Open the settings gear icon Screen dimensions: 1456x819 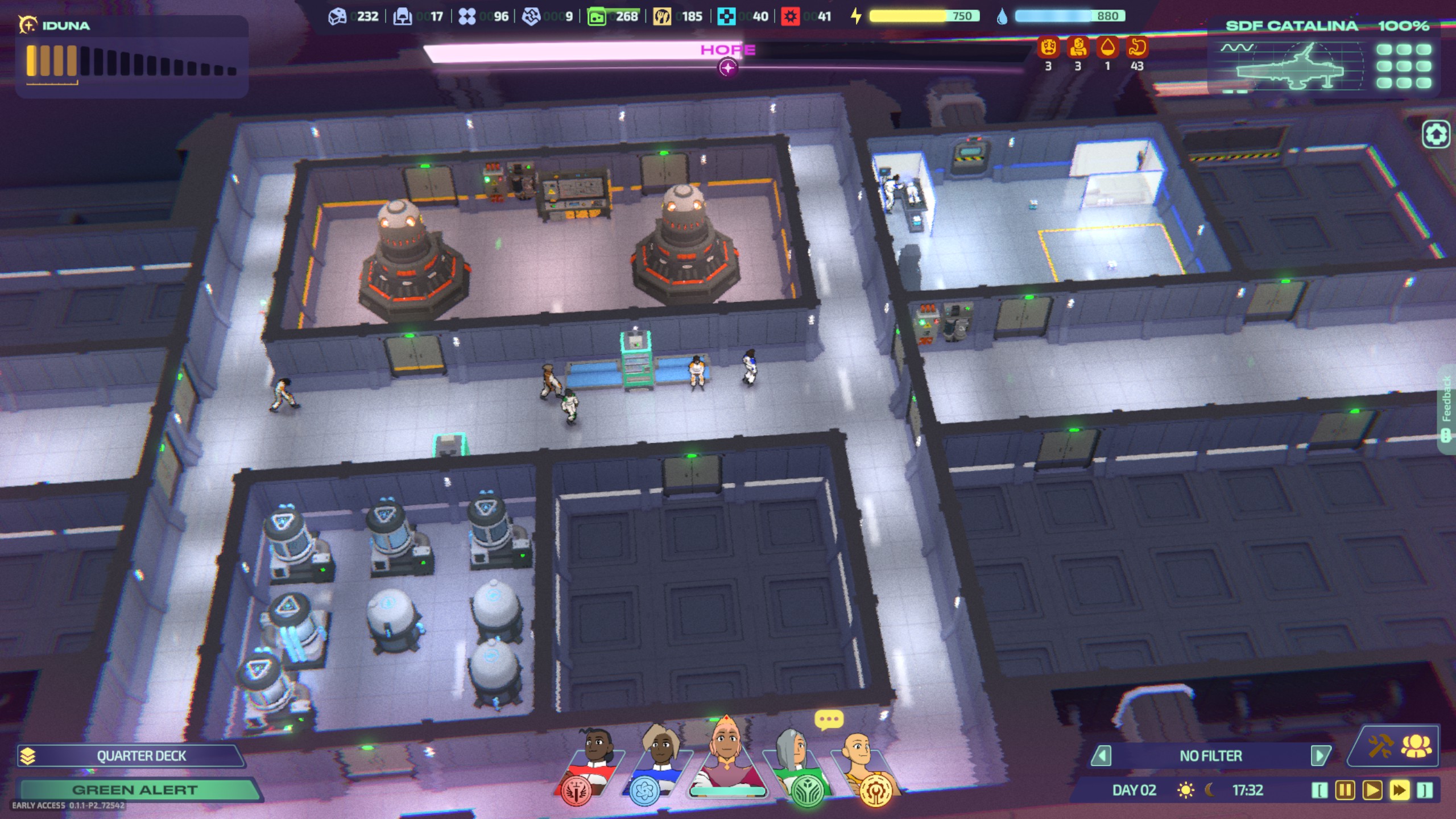pos(1436,135)
